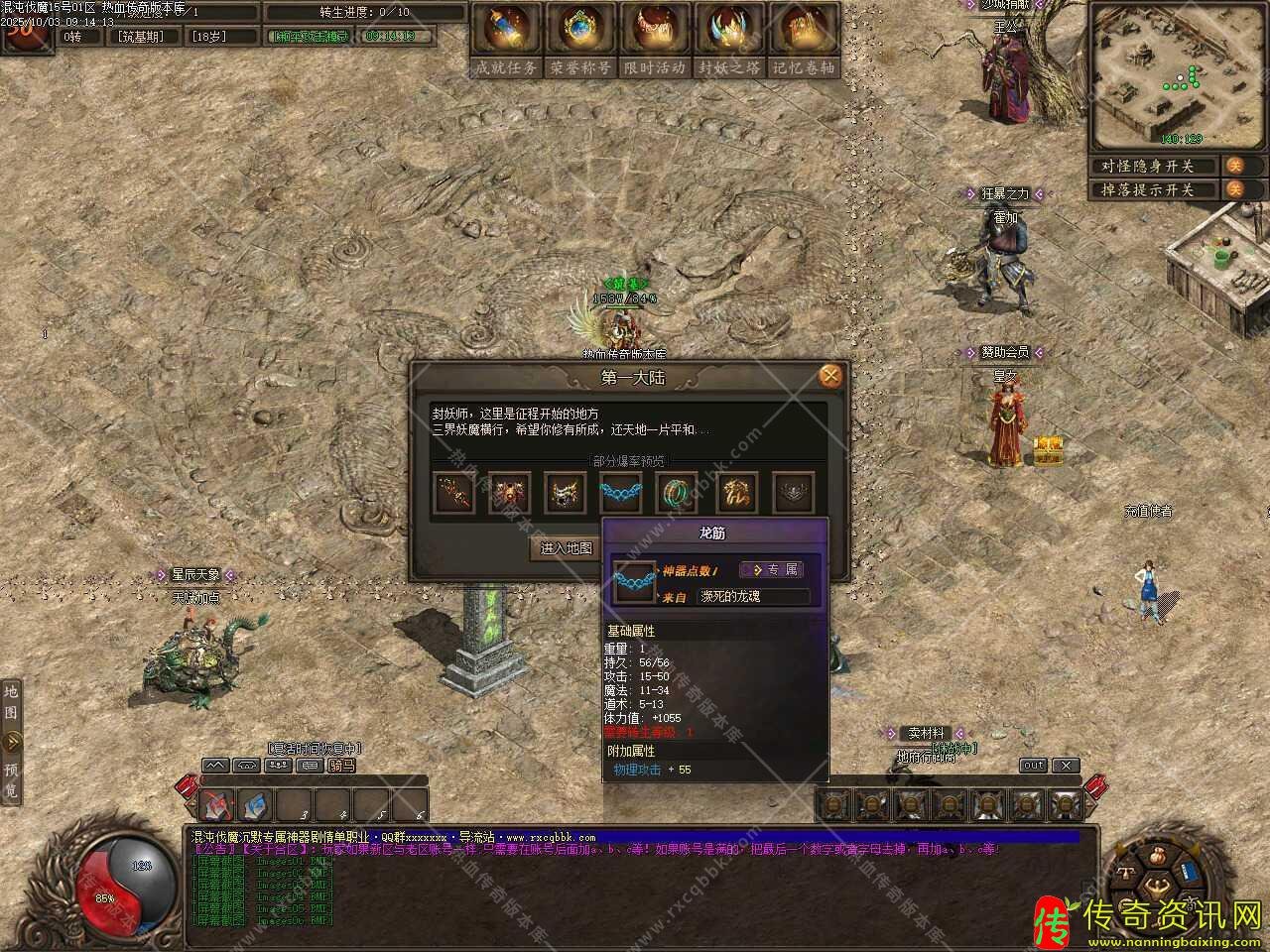1270x952 pixels.
Task: Click the 骑马 mount button
Action: pyautogui.click(x=341, y=766)
